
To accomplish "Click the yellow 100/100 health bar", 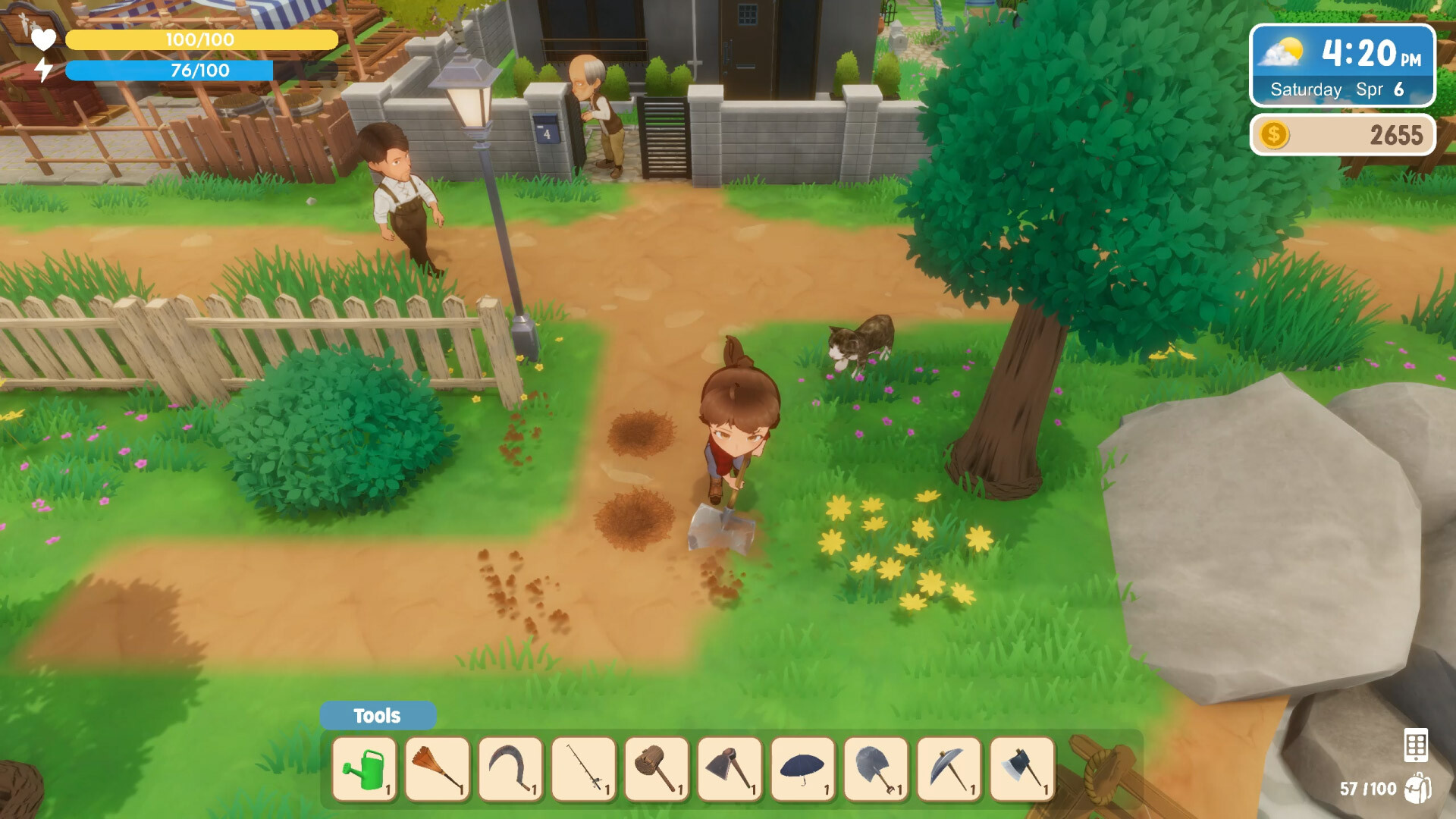I will pyautogui.click(x=201, y=39).
